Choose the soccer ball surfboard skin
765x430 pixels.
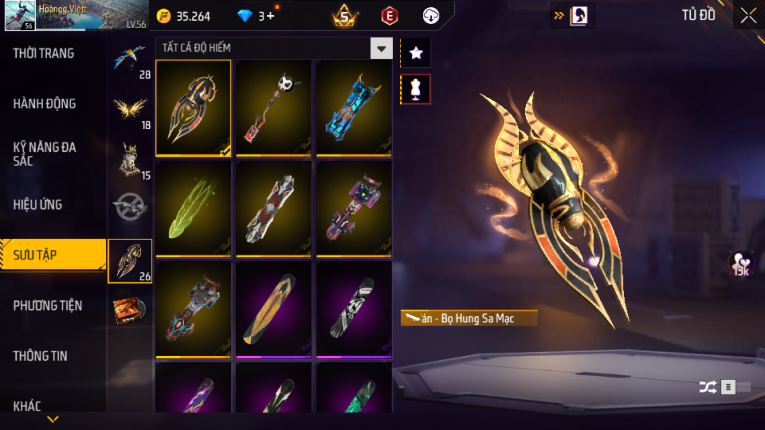click(x=273, y=108)
